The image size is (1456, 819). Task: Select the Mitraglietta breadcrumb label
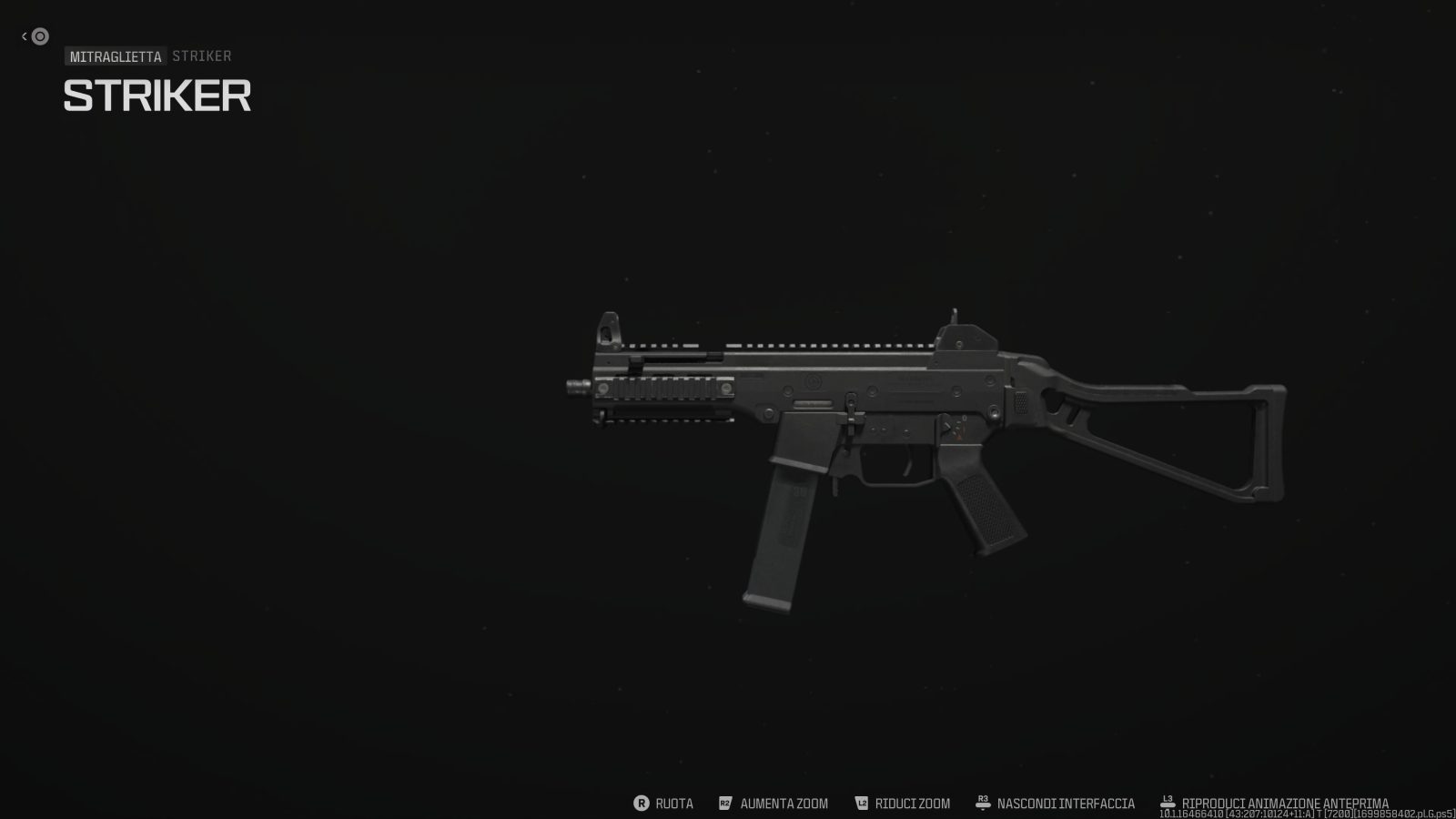tap(116, 56)
